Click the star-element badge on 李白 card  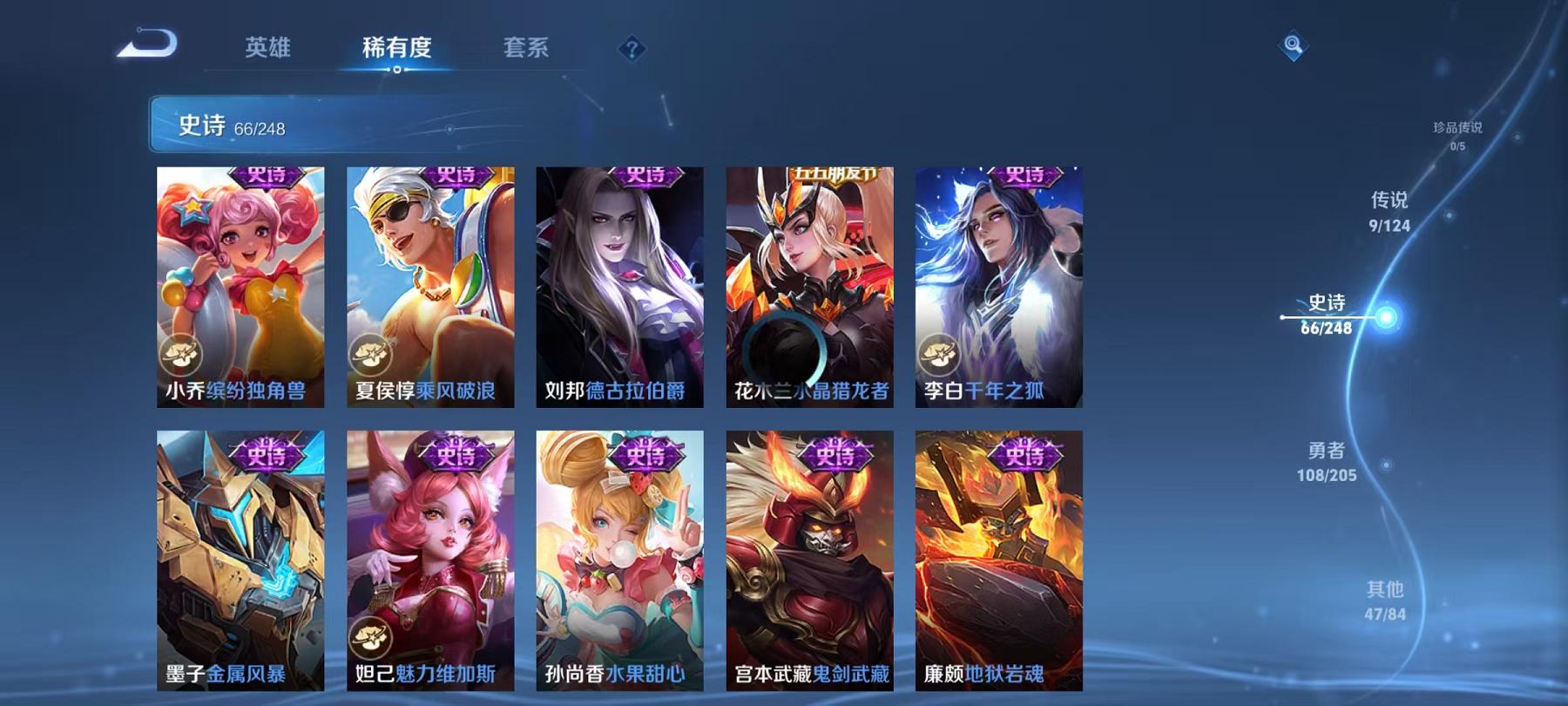coord(939,355)
